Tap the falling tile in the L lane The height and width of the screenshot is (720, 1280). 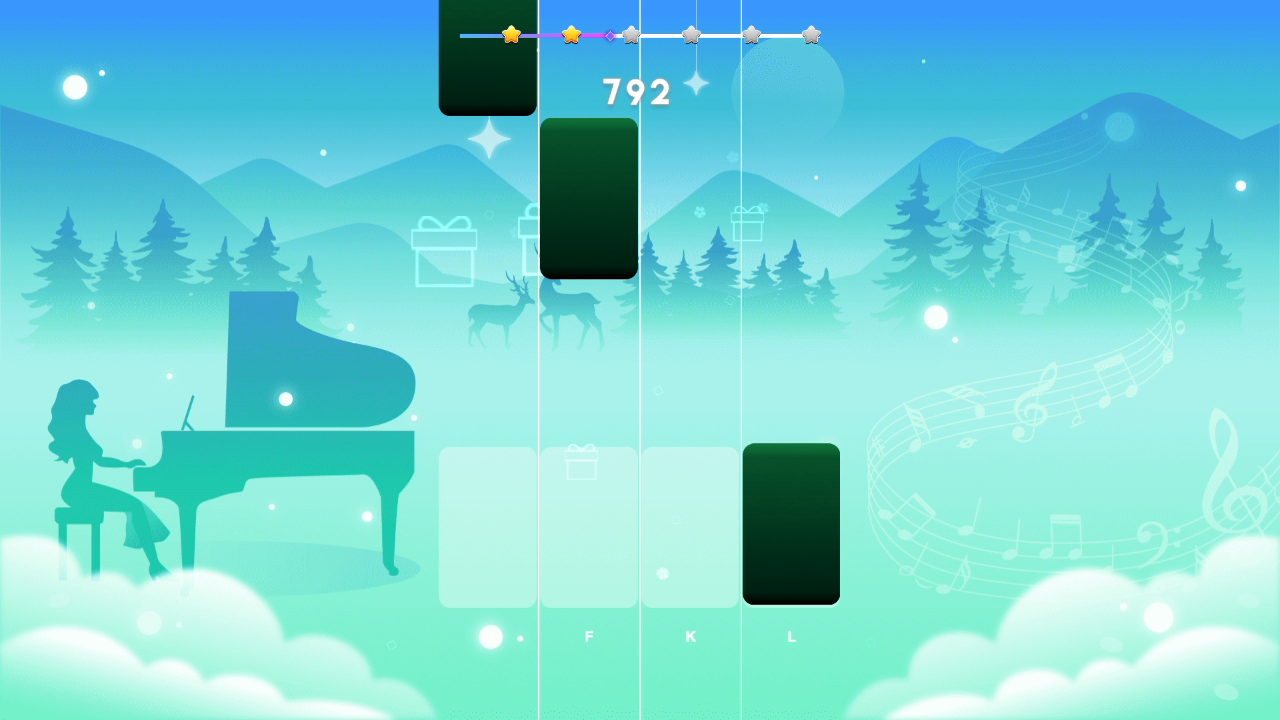point(791,523)
